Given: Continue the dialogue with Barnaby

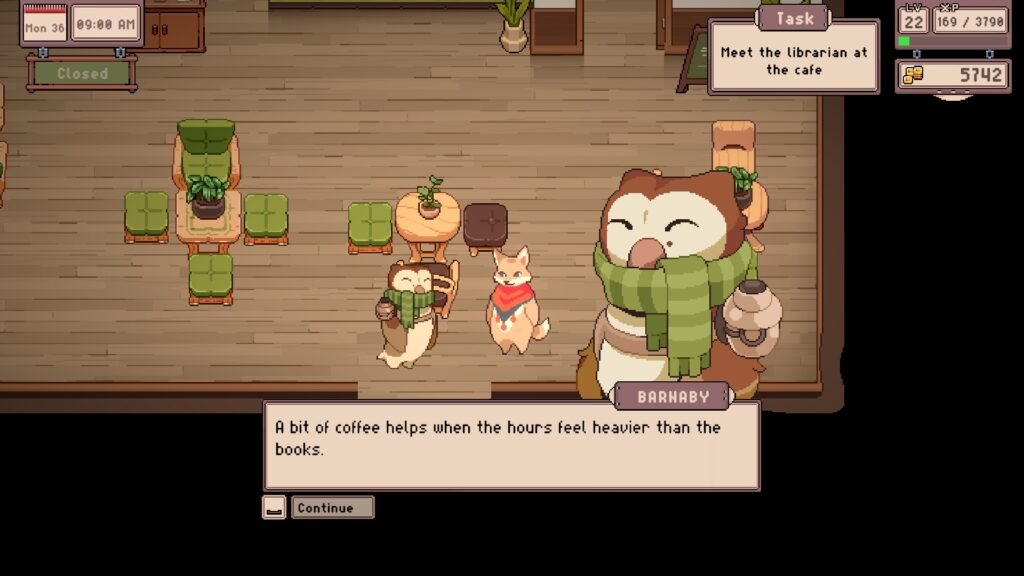Looking at the screenshot, I should click(332, 508).
